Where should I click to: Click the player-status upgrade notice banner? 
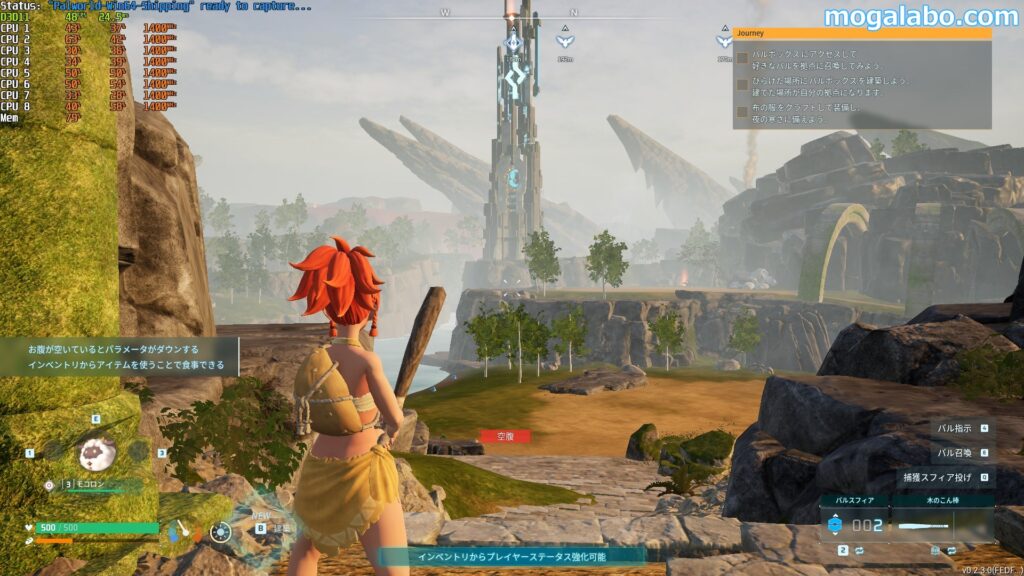coord(510,556)
